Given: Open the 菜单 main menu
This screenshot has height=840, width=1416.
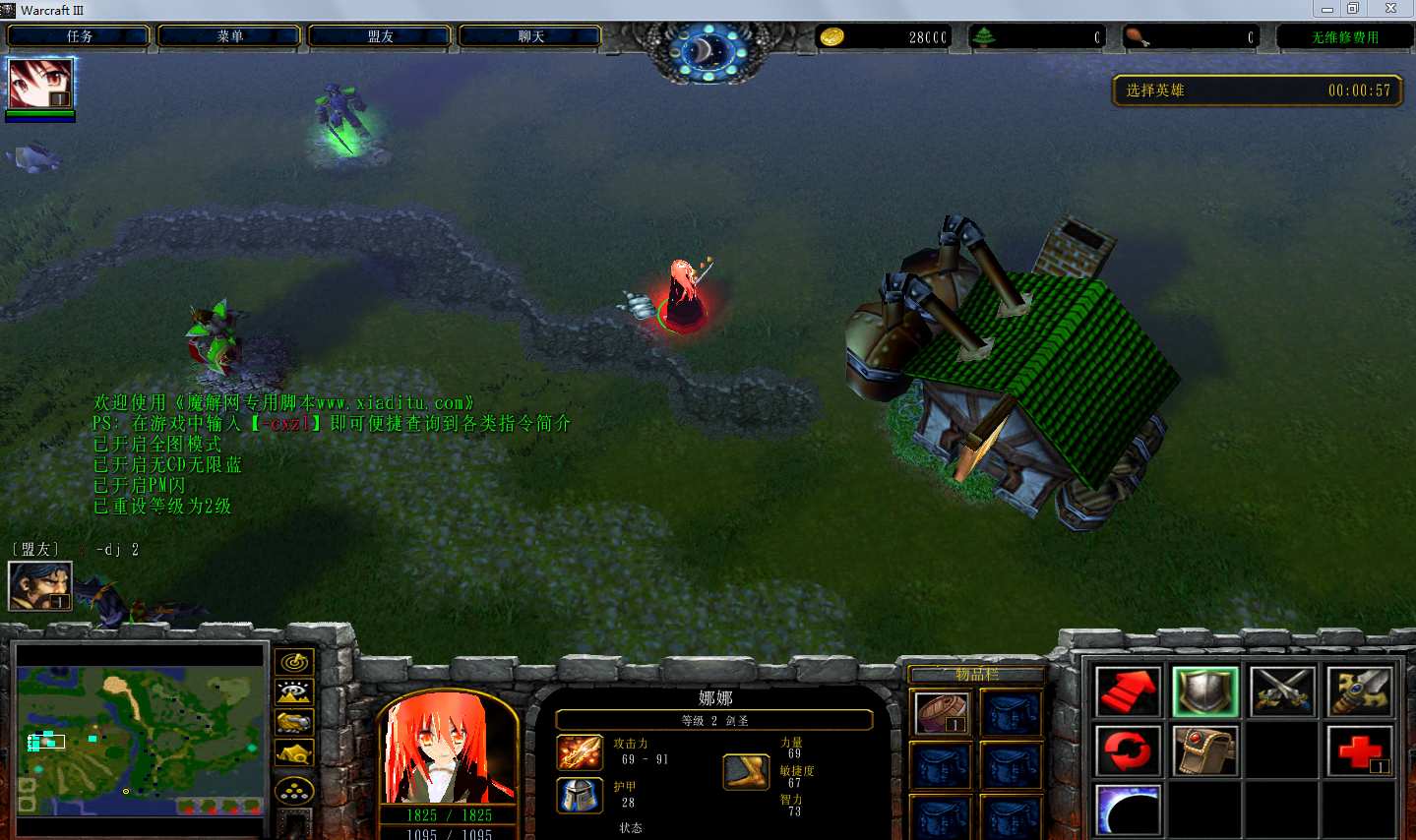Looking at the screenshot, I should point(229,36).
